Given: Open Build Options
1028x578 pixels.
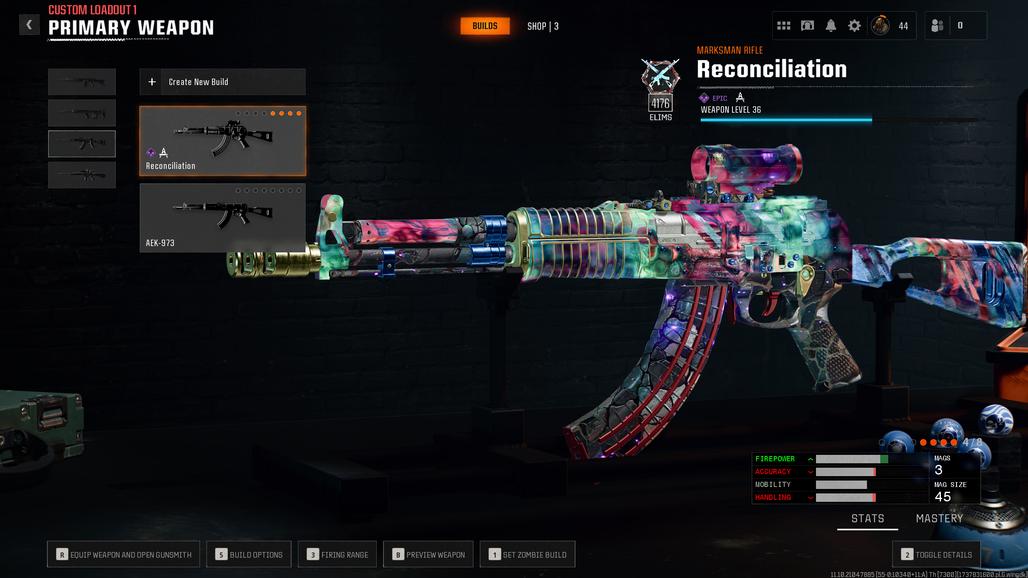Looking at the screenshot, I should 249,554.
